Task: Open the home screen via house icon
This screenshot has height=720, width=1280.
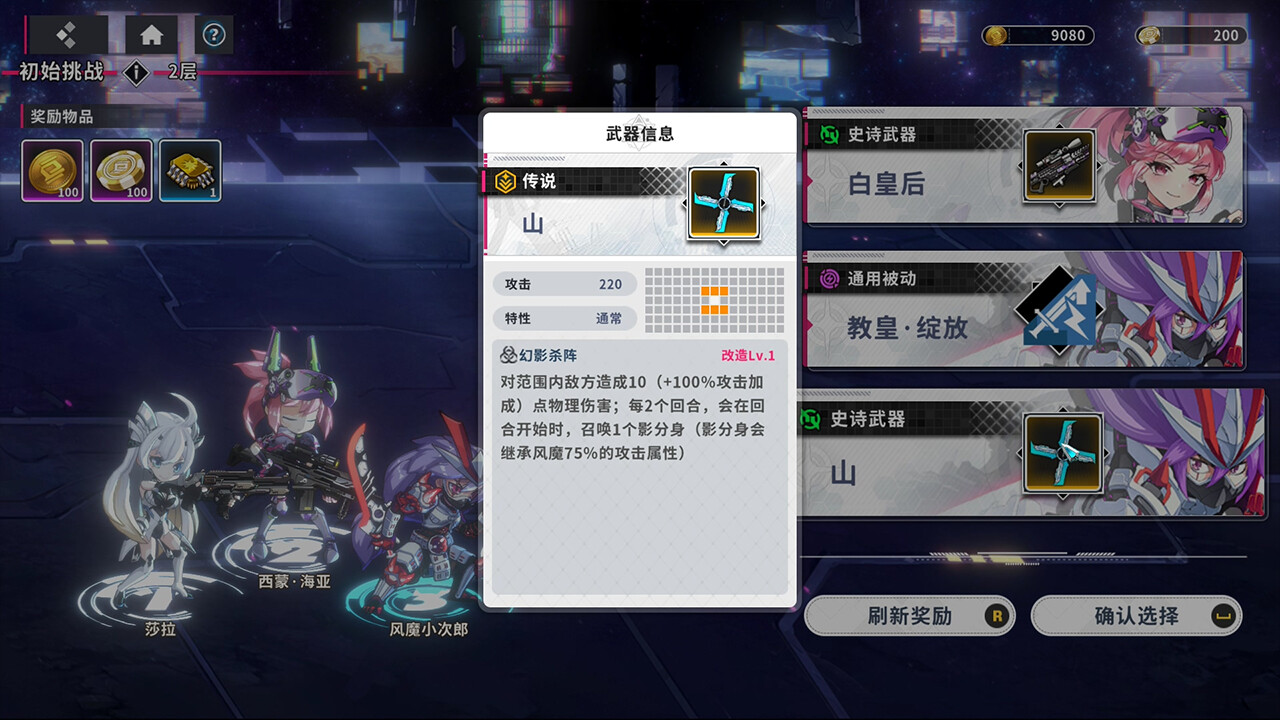Action: [152, 35]
